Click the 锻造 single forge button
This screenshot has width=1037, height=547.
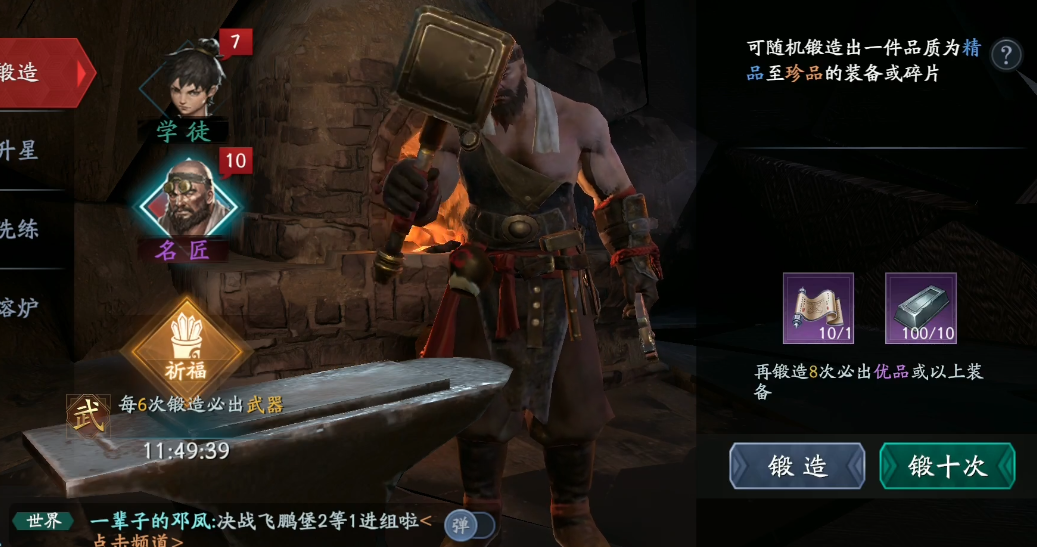tap(797, 467)
